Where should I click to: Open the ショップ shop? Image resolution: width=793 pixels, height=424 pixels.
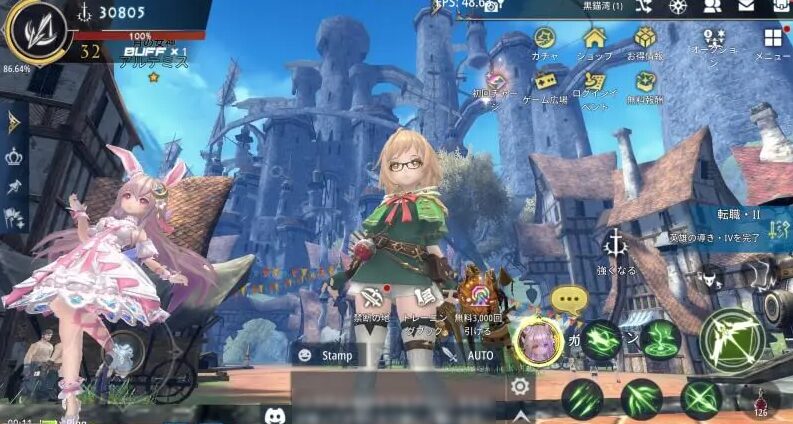point(595,39)
